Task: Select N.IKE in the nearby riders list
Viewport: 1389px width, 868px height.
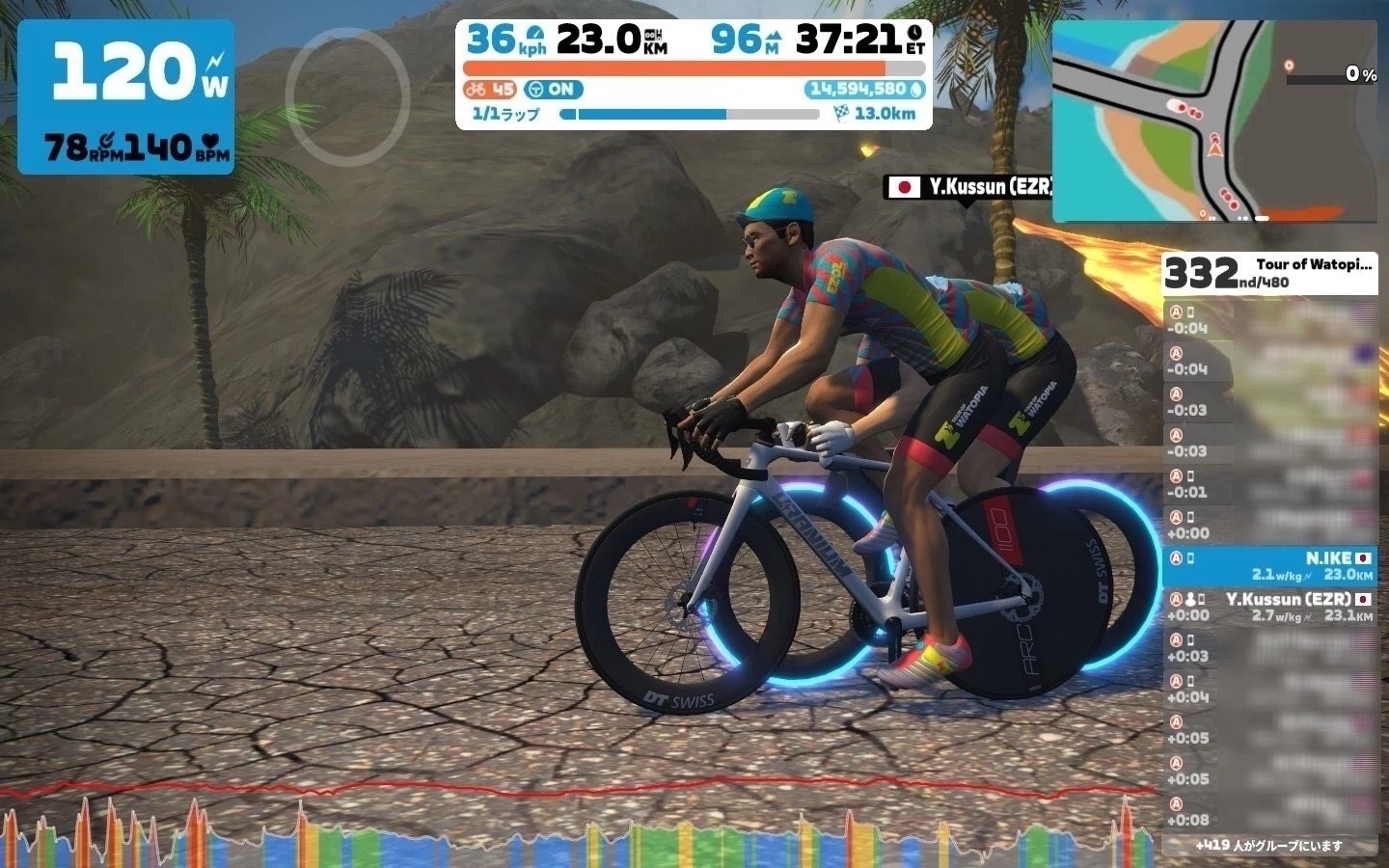Action: [1269, 566]
